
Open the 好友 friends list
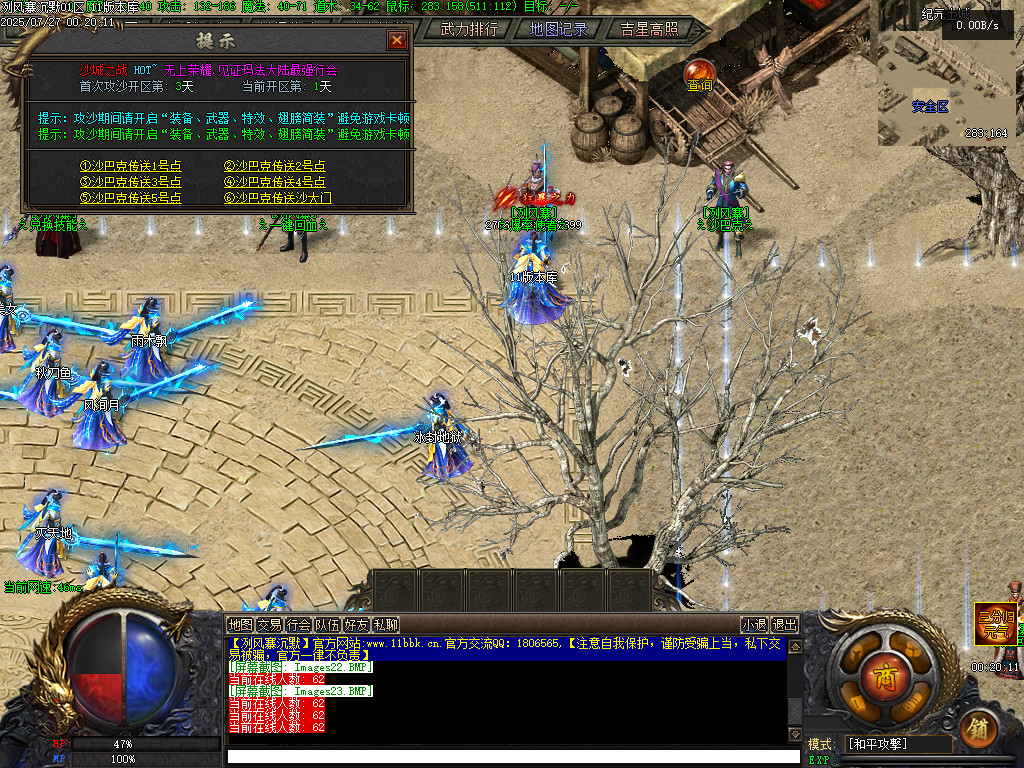point(356,625)
